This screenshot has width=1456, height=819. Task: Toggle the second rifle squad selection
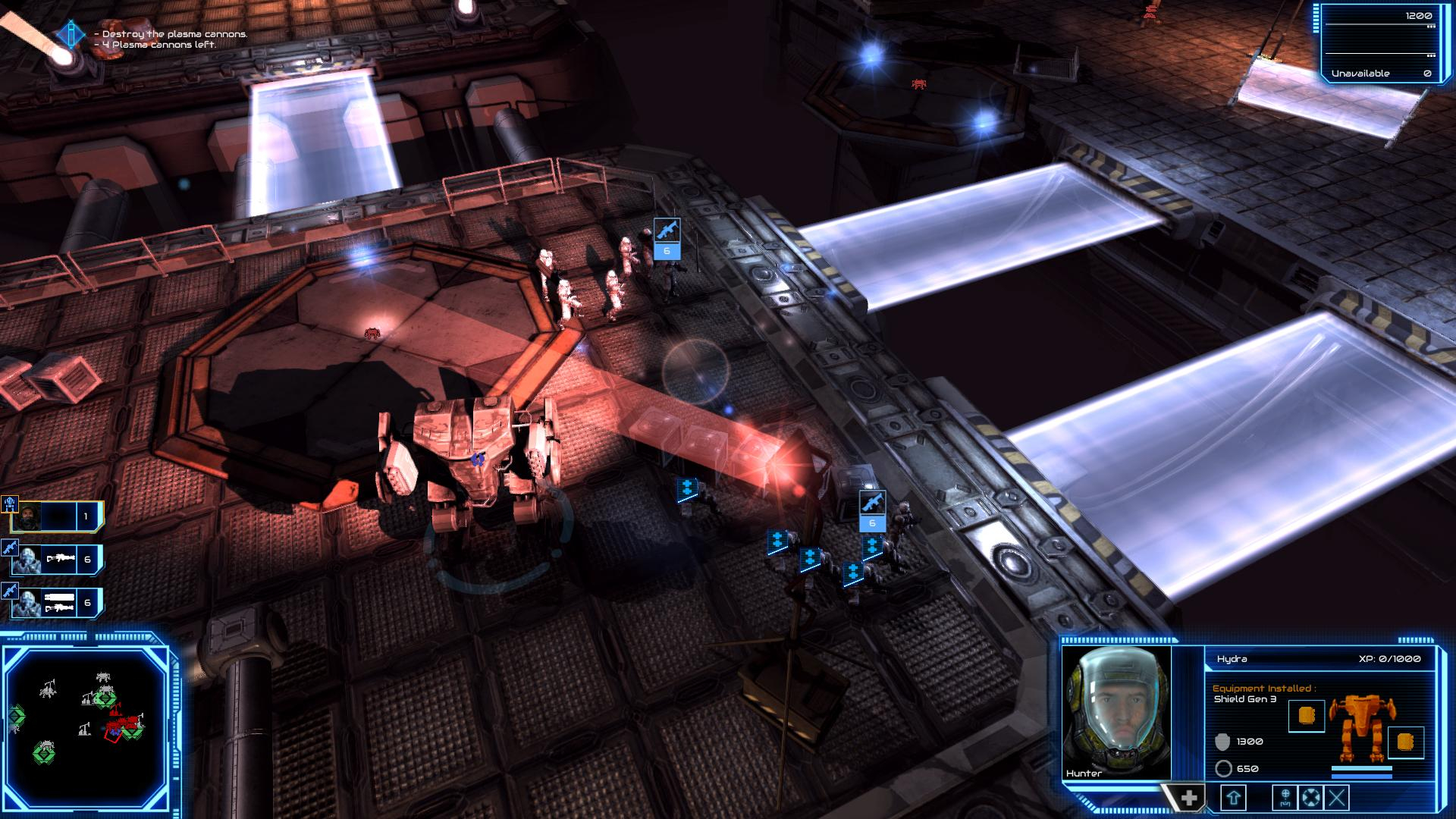[x=55, y=559]
